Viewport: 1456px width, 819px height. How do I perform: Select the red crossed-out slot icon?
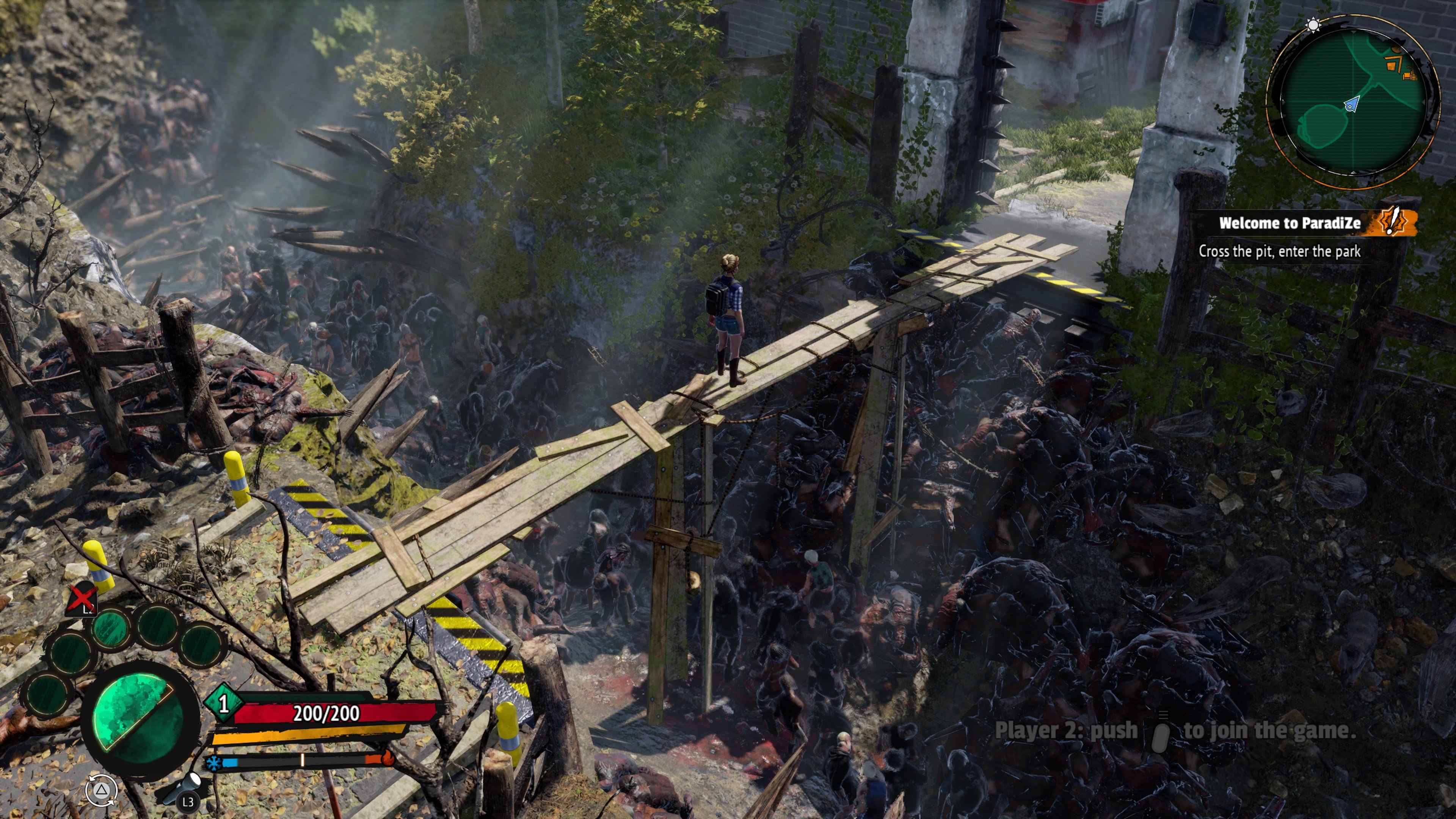click(83, 599)
